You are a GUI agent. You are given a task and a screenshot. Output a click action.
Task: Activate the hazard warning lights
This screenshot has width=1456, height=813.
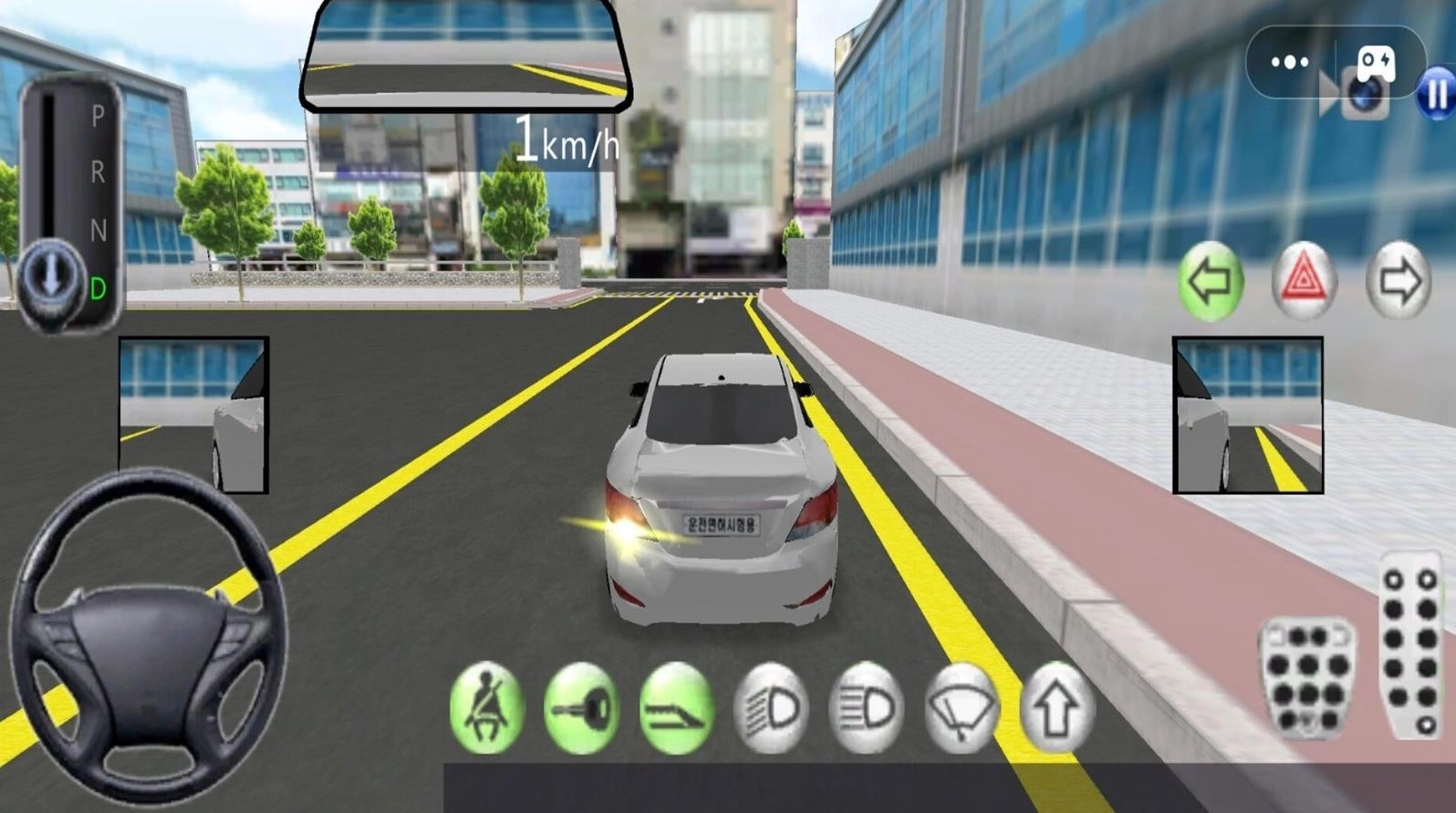pyautogui.click(x=1304, y=281)
